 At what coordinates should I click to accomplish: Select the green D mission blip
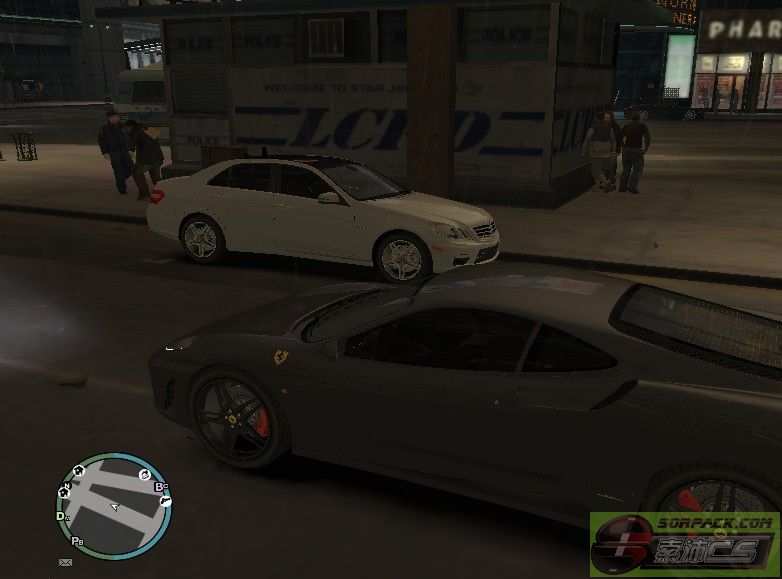click(60, 516)
